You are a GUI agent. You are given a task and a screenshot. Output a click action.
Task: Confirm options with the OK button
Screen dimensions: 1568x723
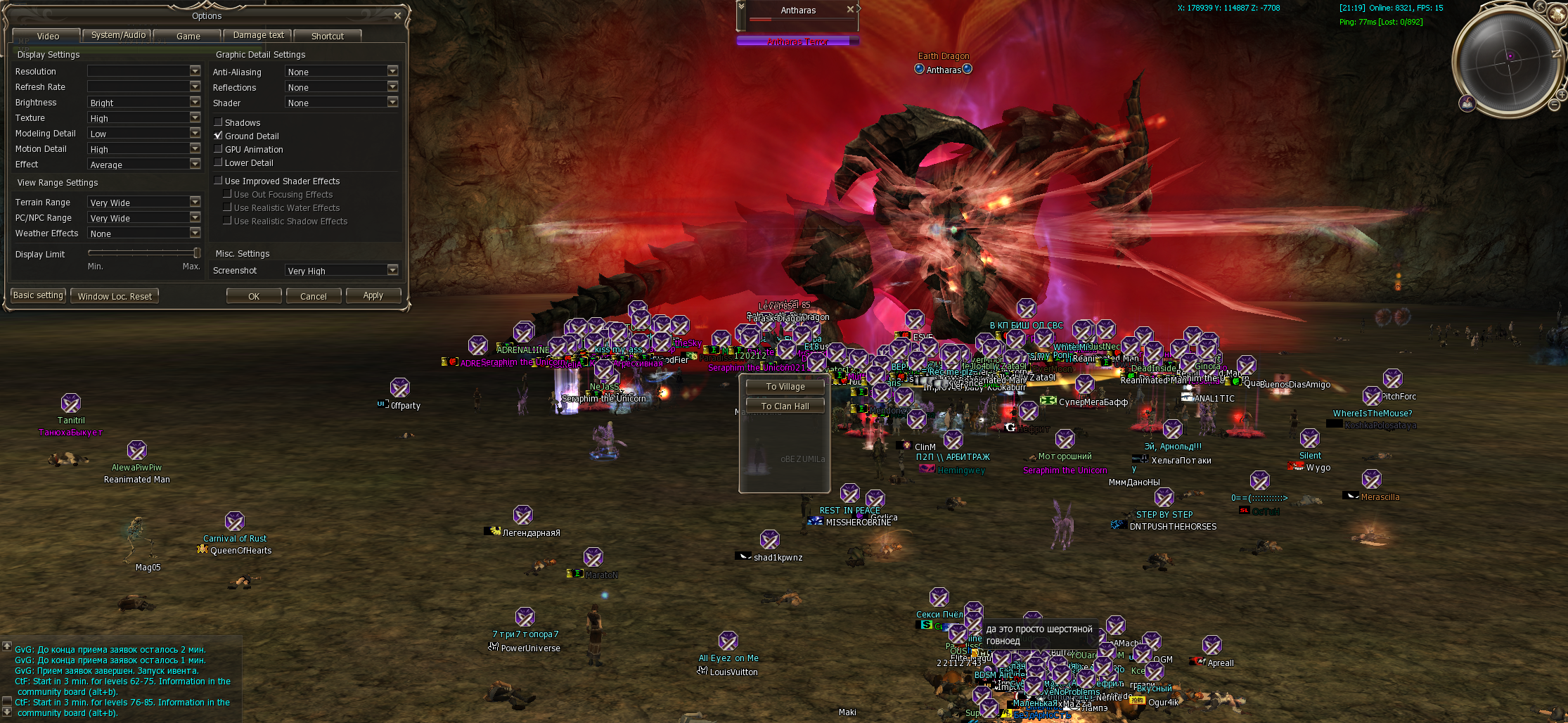254,296
